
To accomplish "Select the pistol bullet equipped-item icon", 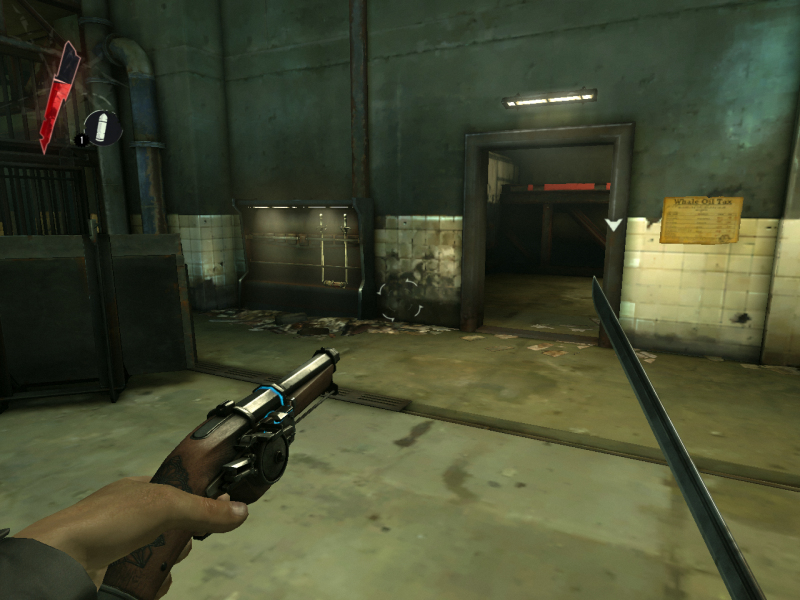I will tap(102, 126).
